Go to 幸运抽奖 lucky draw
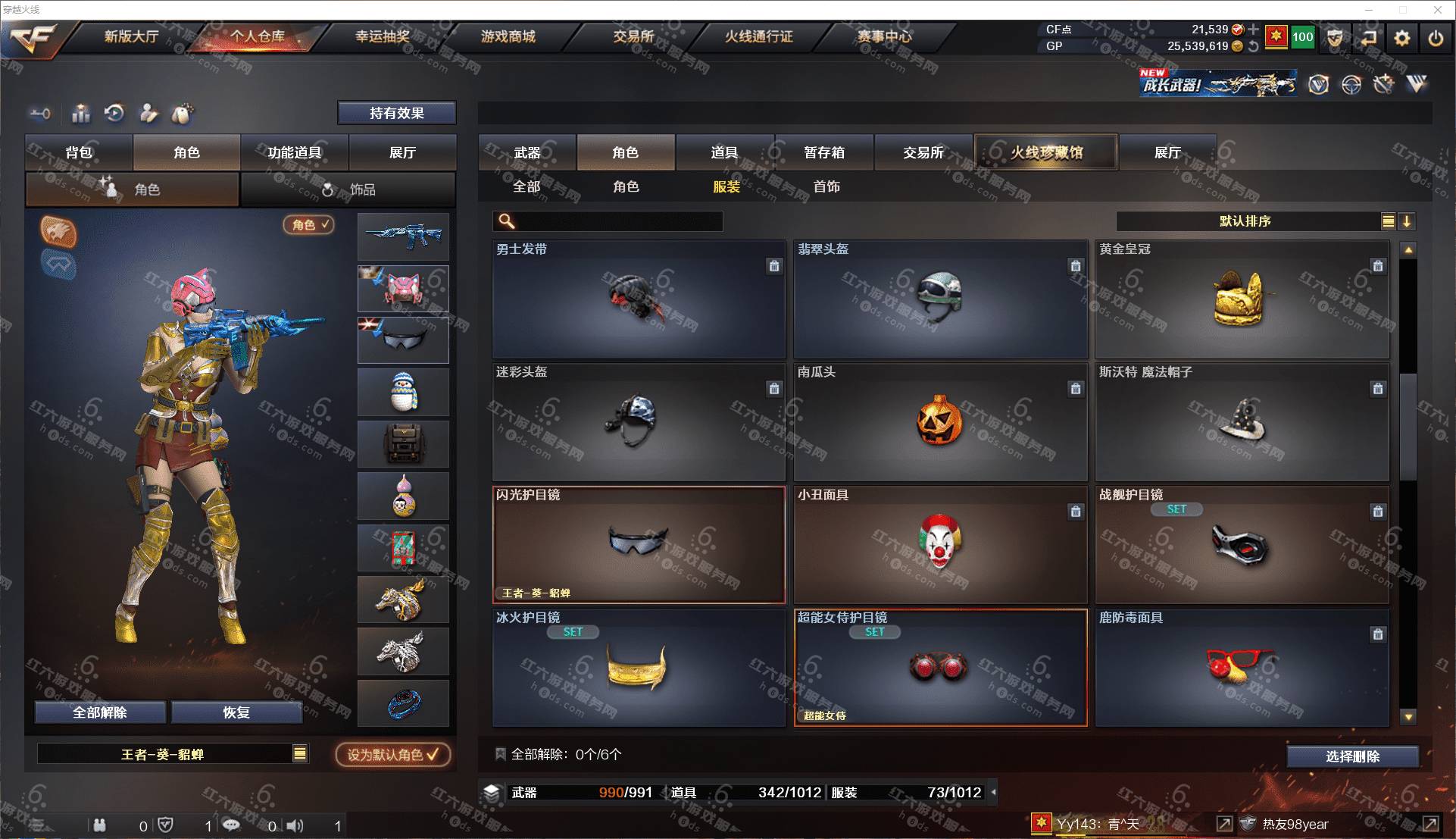Screen dimensions: 1456x839 pyautogui.click(x=383, y=36)
